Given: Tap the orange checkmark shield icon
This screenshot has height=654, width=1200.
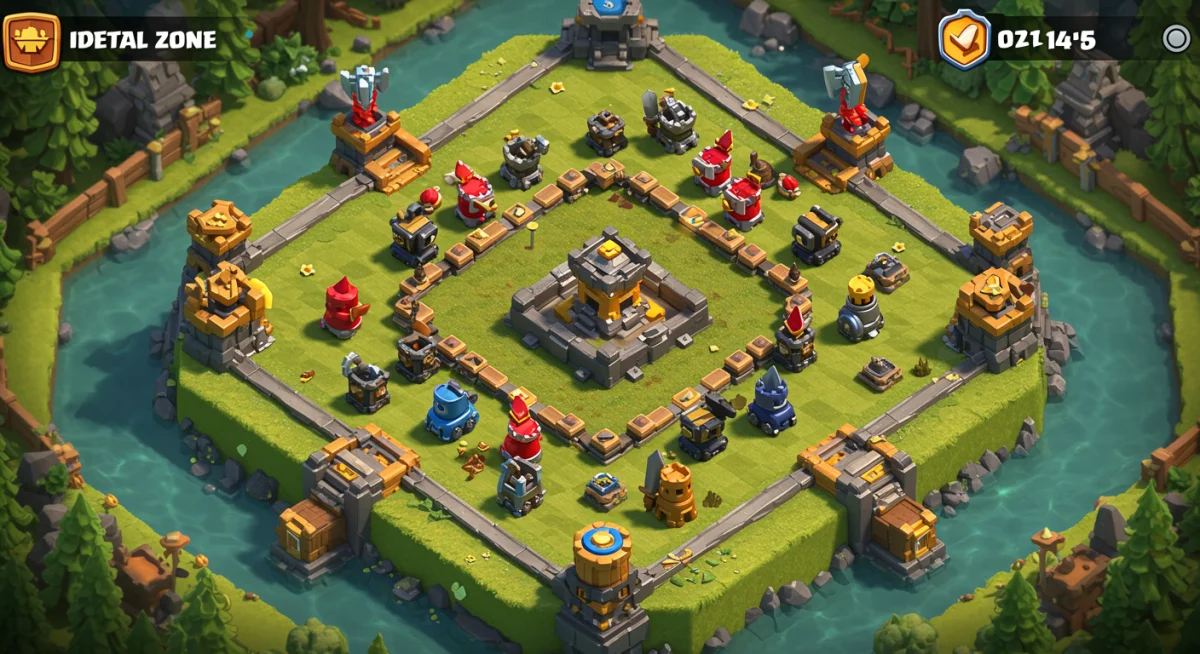Looking at the screenshot, I should pos(964,39).
